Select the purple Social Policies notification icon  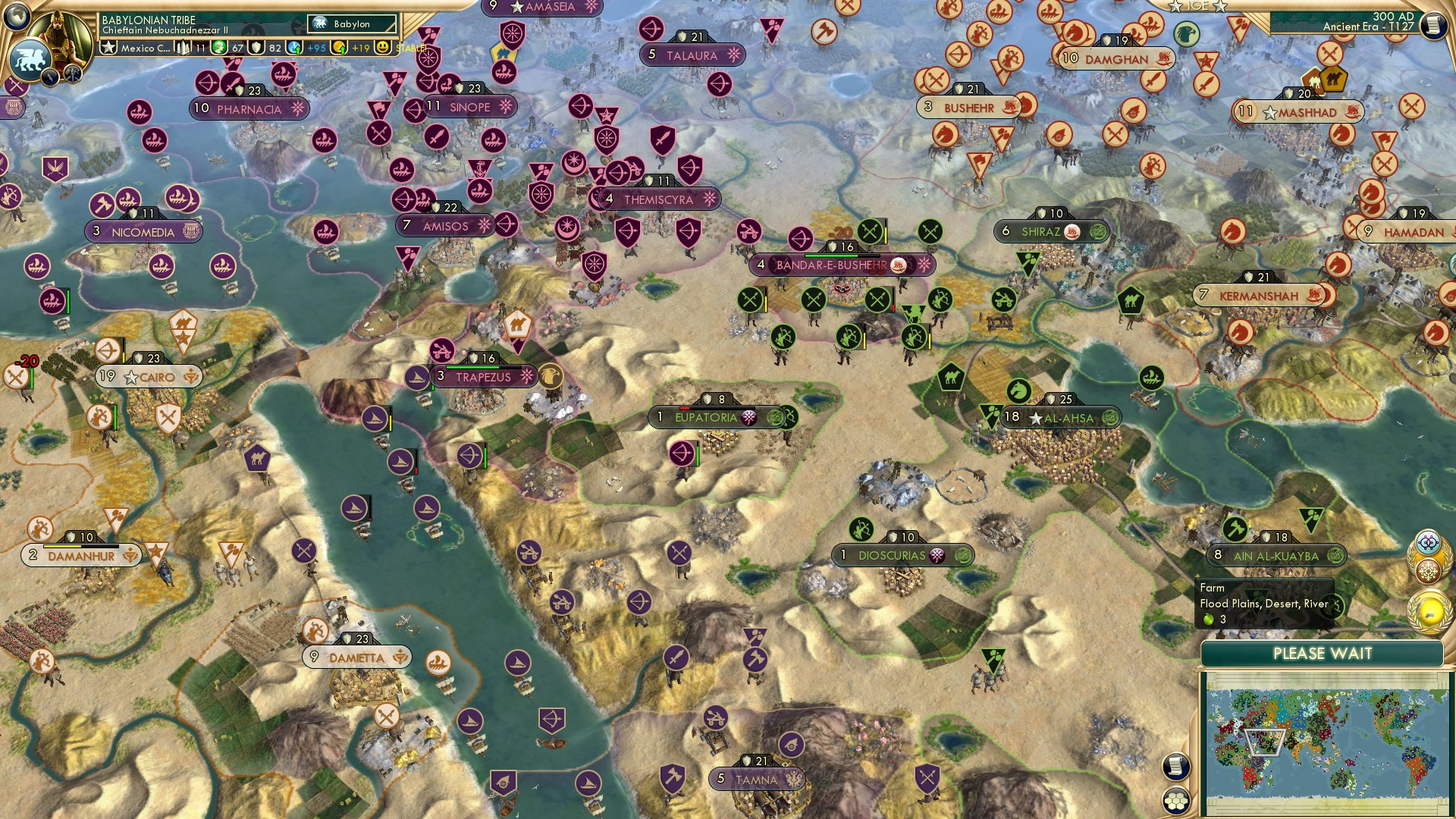1428,541
